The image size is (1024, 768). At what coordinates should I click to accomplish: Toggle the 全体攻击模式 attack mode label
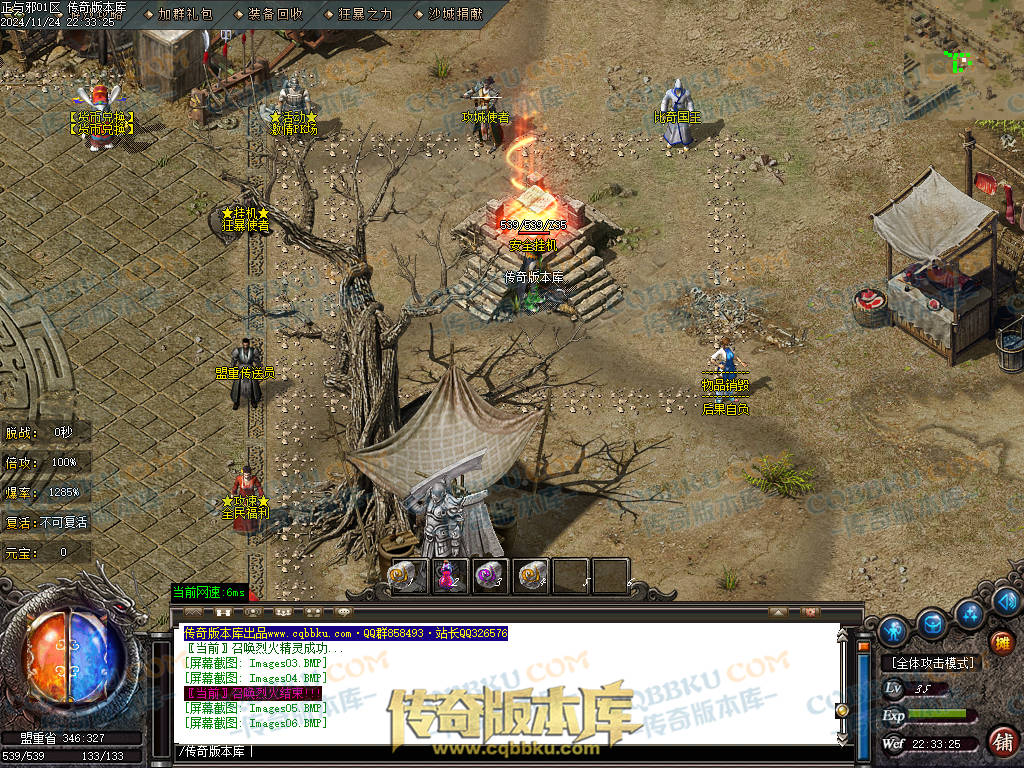click(x=932, y=663)
